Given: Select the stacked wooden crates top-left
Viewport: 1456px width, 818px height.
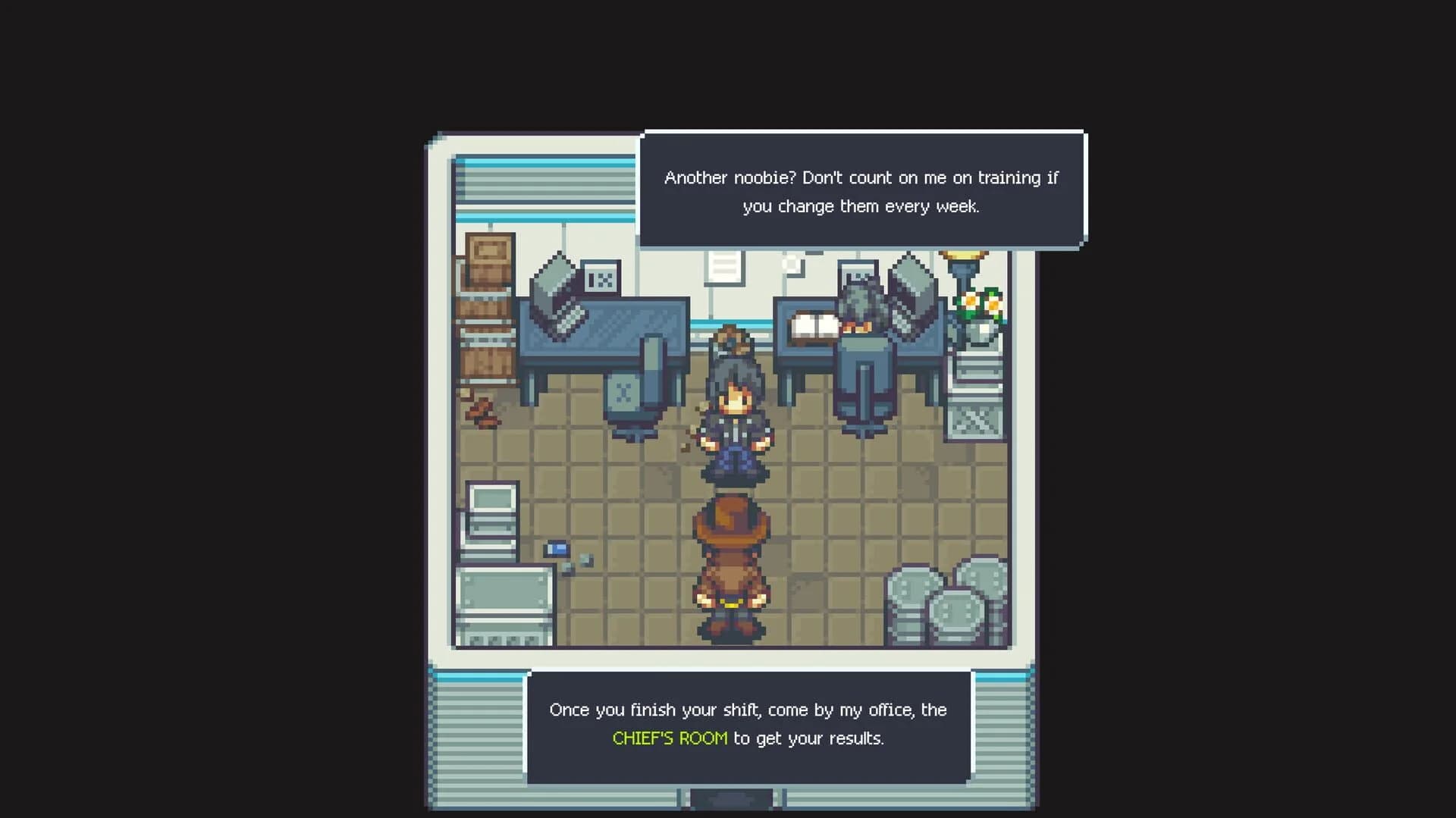Looking at the screenshot, I should tap(489, 303).
